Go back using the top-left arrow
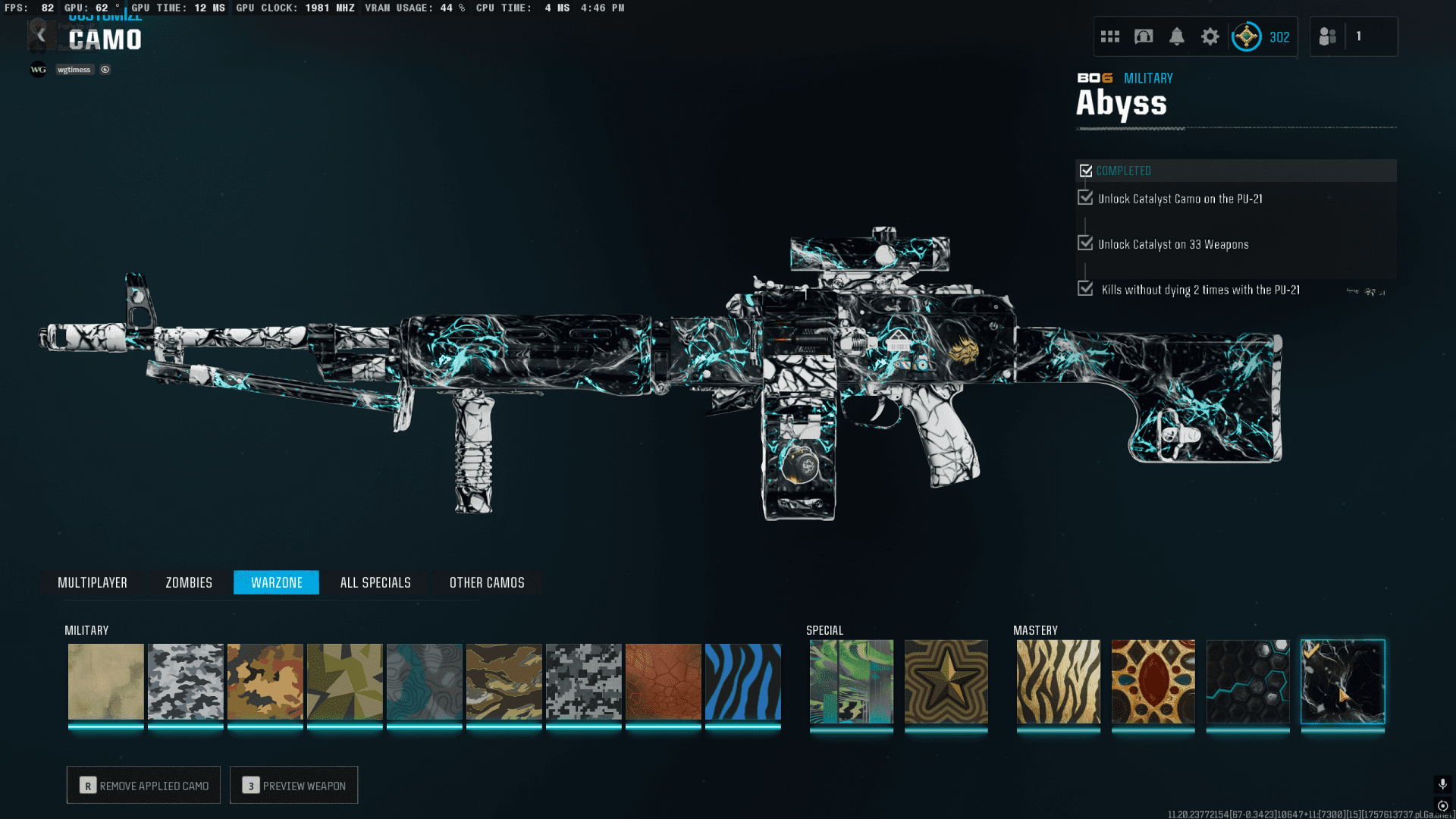The height and width of the screenshot is (819, 1456). pyautogui.click(x=41, y=36)
